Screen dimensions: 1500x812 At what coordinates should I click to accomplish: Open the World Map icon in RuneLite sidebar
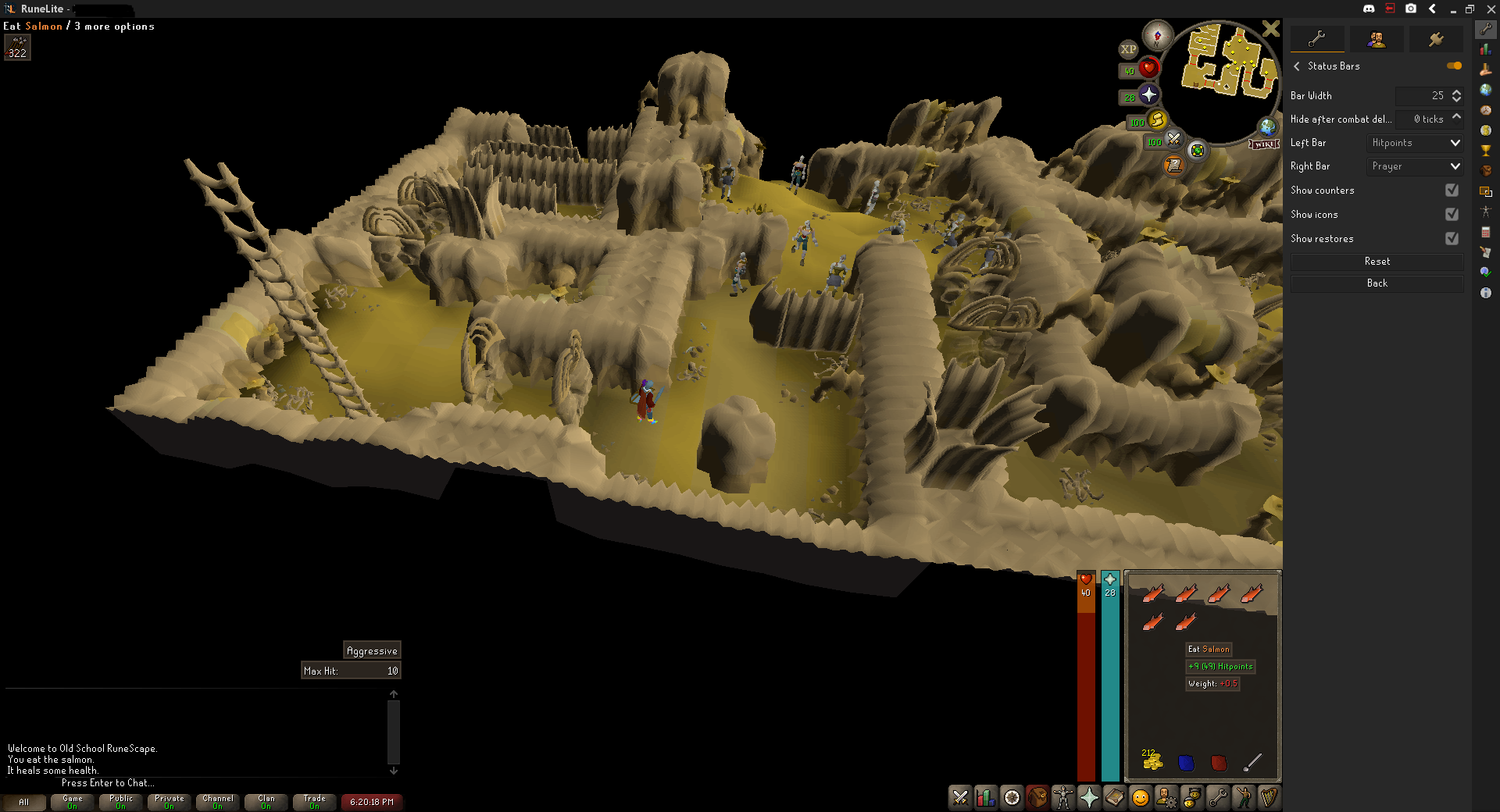click(x=1487, y=90)
